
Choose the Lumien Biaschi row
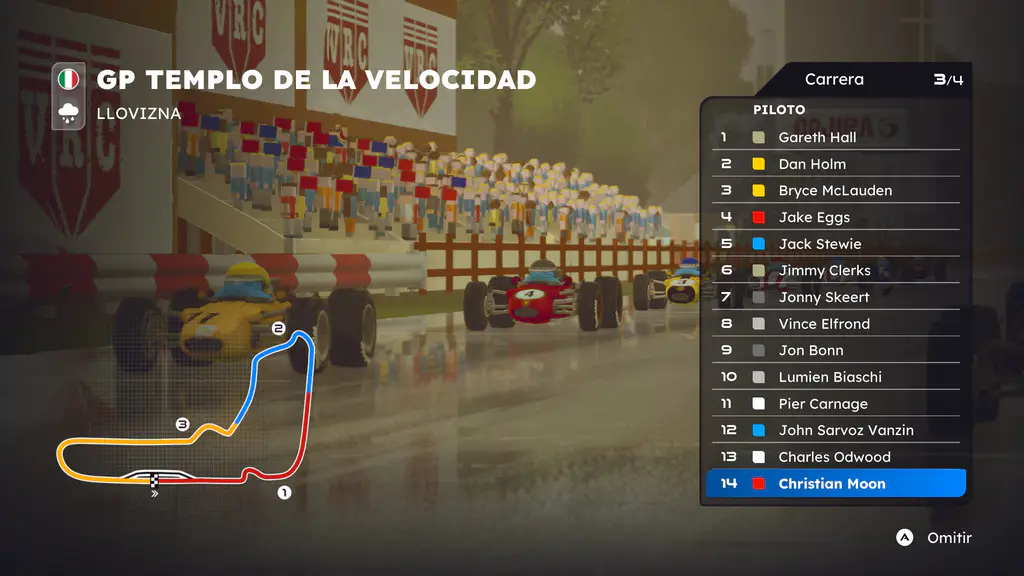pyautogui.click(x=835, y=377)
